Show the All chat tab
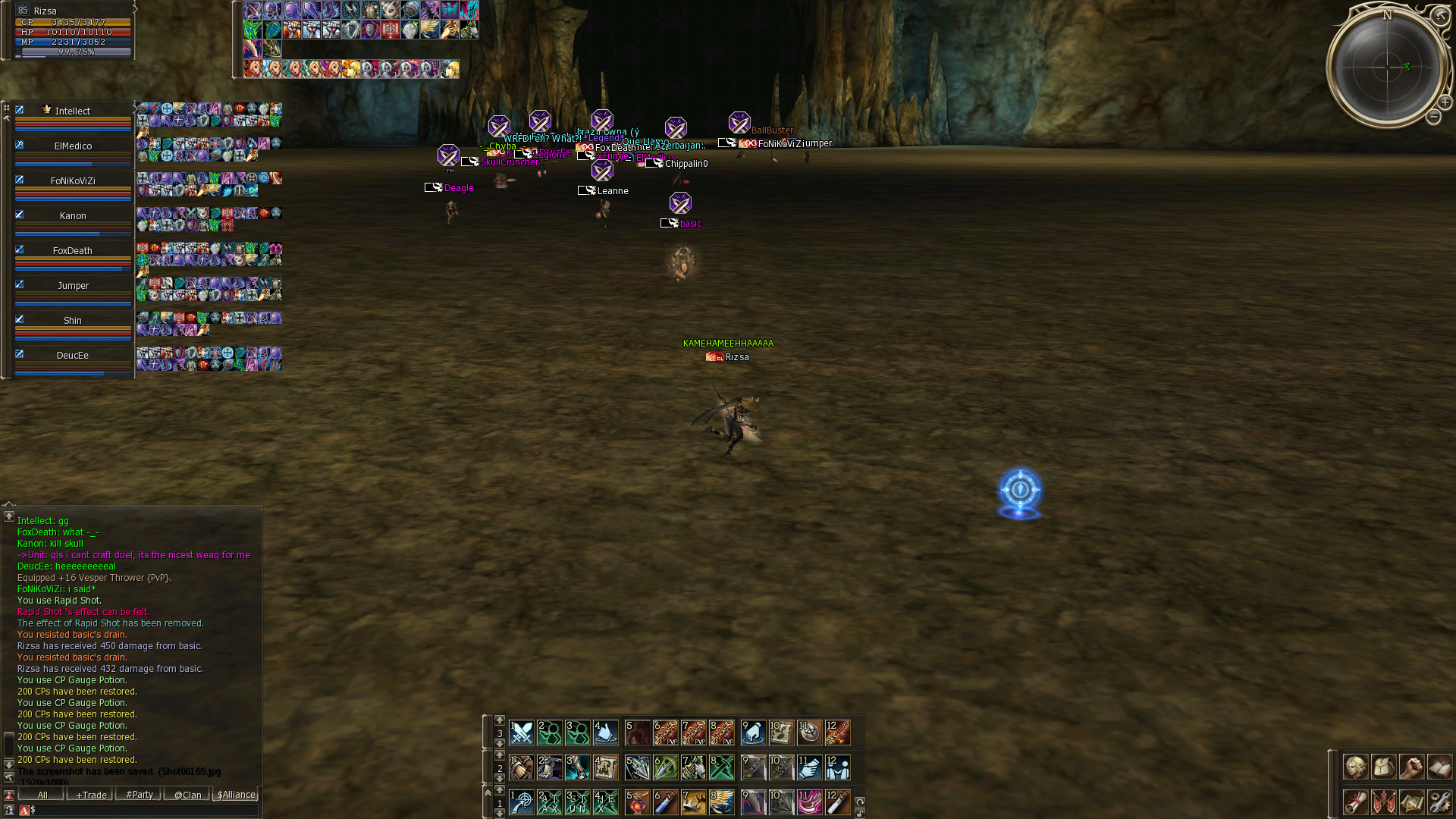Image resolution: width=1456 pixels, height=819 pixels. point(42,795)
